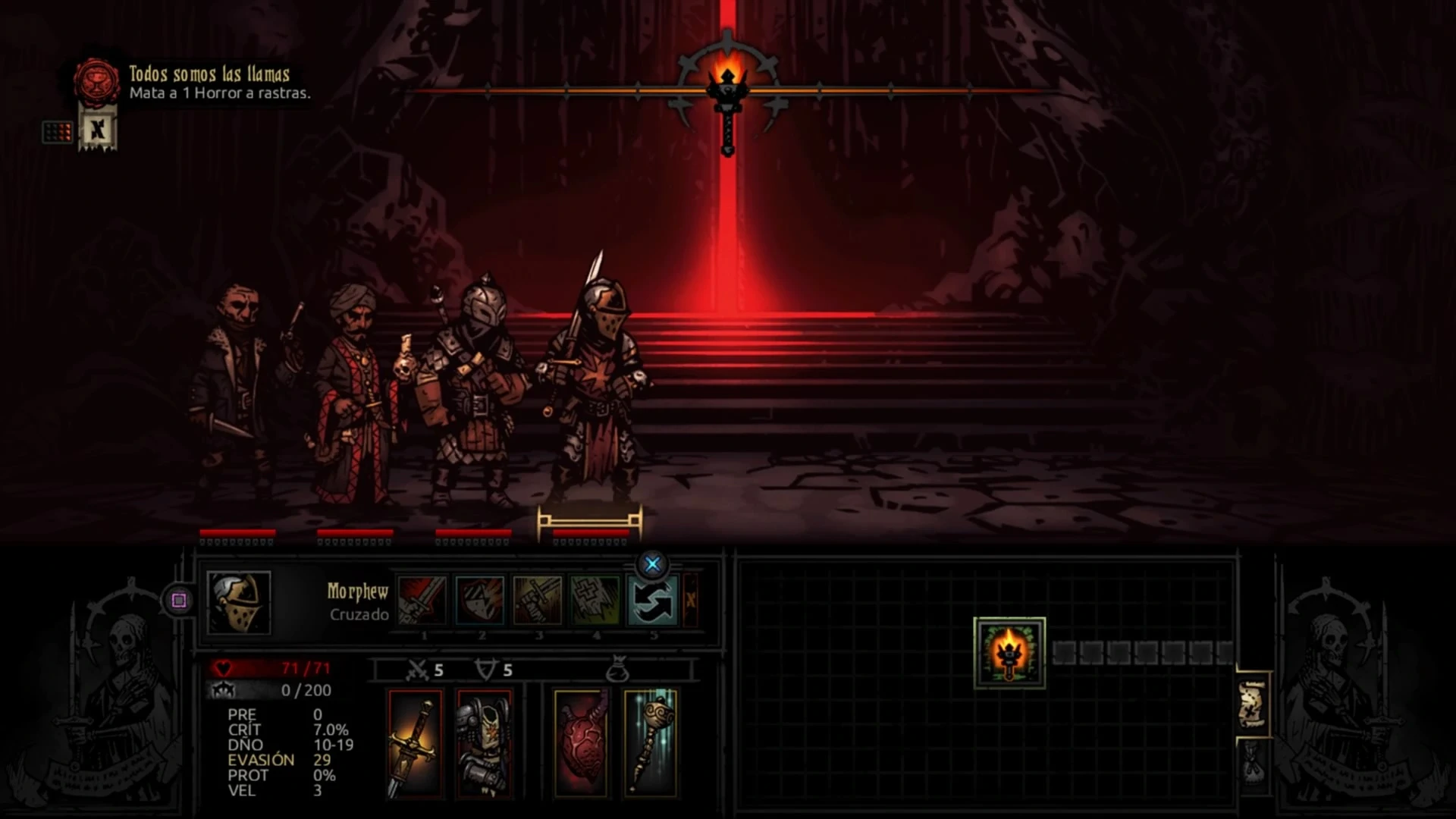Activate the fist-and-sword skill icon
The width and height of the screenshot is (1456, 819).
point(538,601)
